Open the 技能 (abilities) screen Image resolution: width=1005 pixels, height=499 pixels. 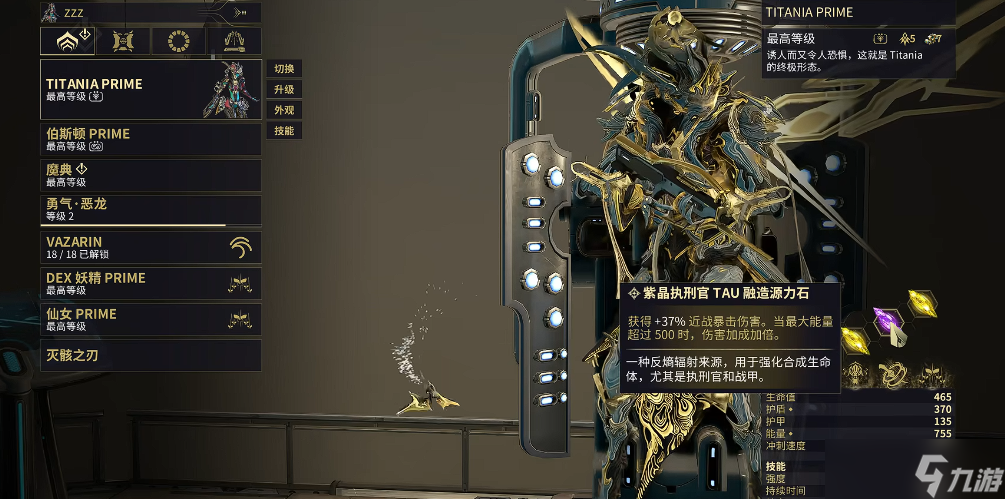(x=284, y=131)
